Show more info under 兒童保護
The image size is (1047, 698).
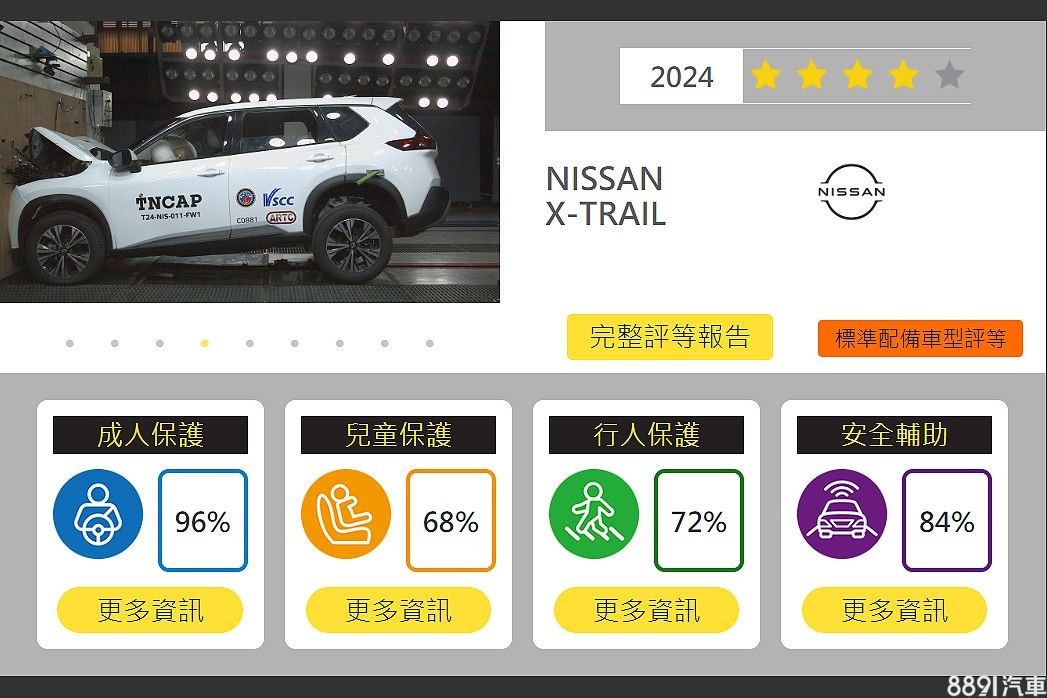[x=398, y=610]
